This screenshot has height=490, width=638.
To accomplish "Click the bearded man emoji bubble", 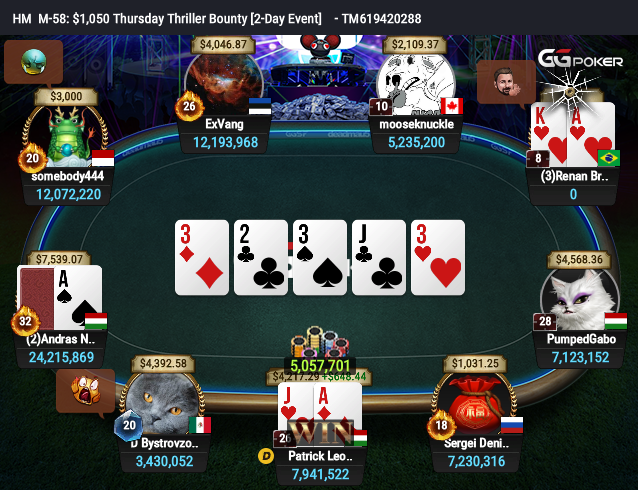I will click(x=506, y=82).
